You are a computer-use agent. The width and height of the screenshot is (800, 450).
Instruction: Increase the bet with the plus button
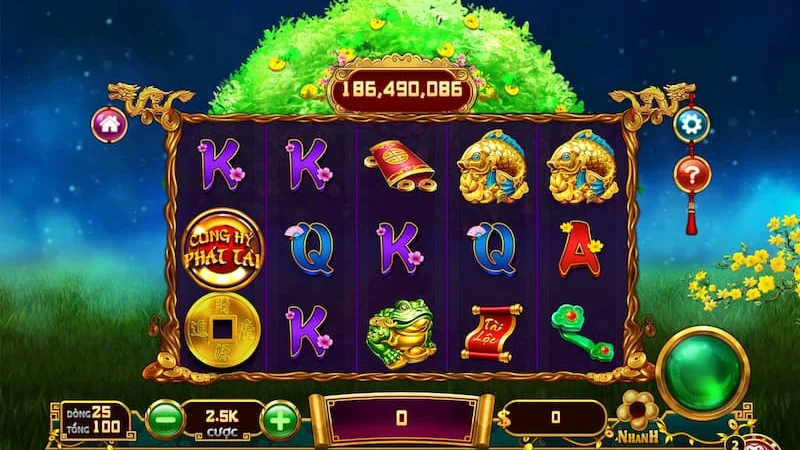tap(281, 418)
